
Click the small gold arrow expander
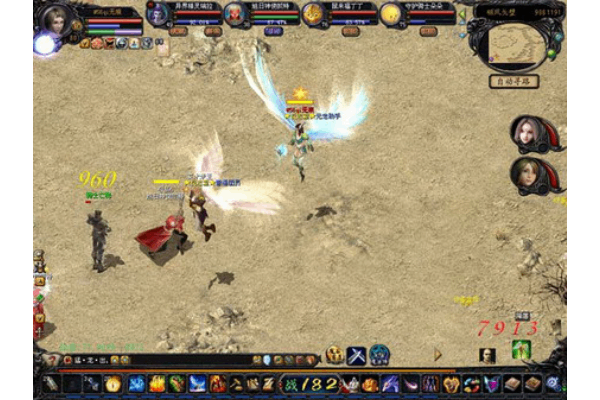(x=437, y=354)
